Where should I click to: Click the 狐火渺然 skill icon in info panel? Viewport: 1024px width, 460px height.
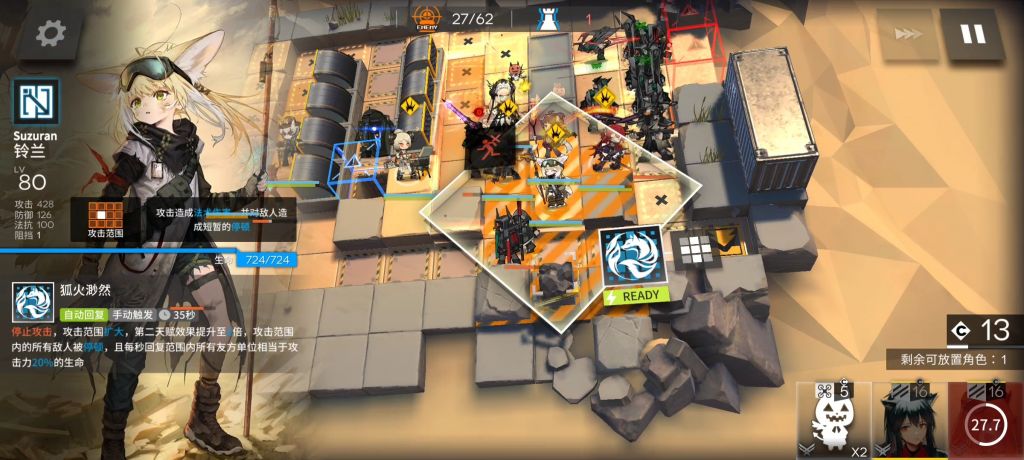click(x=33, y=302)
